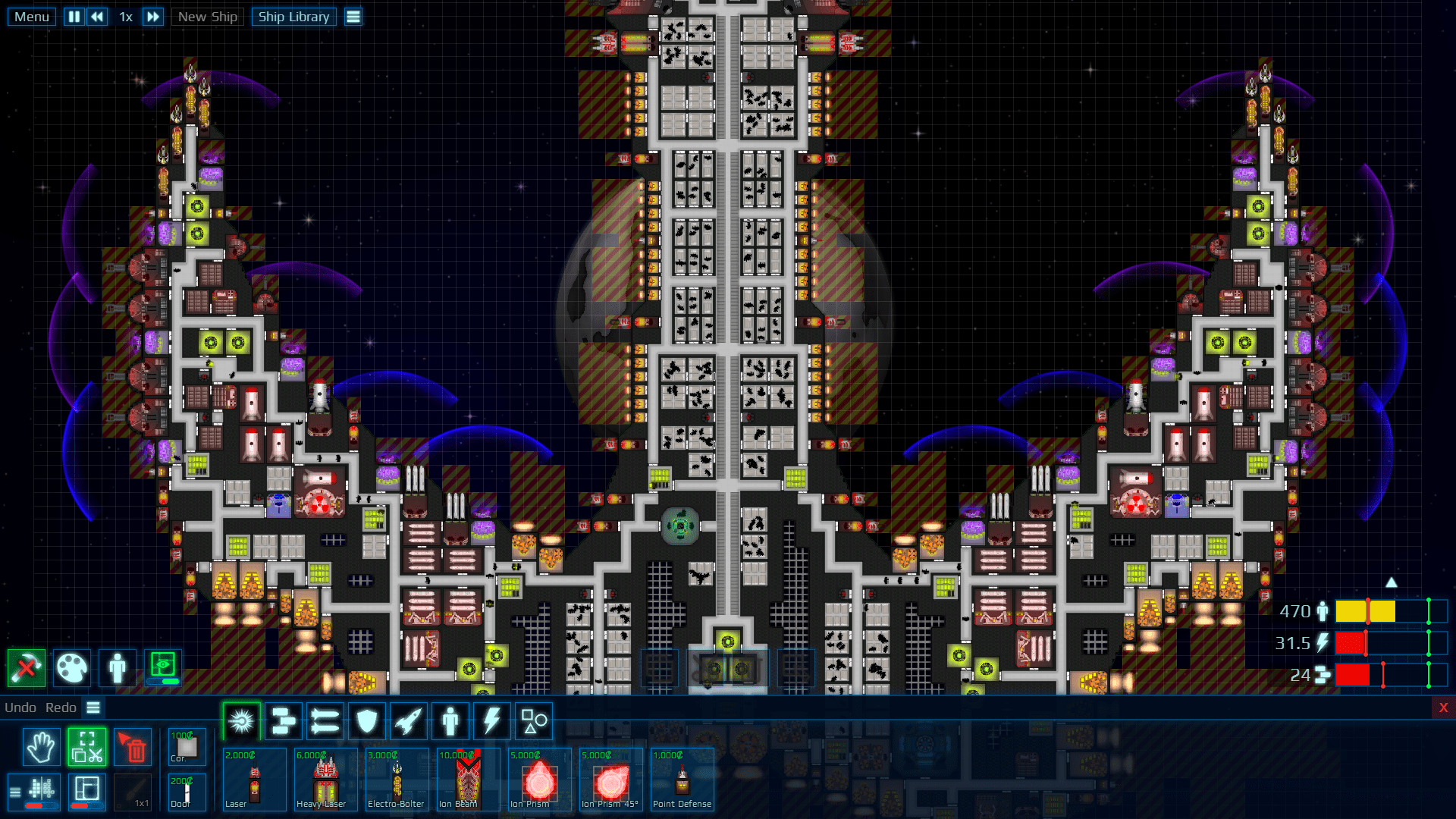
Task: Click Undo in the bottom toolbar
Action: [19, 708]
